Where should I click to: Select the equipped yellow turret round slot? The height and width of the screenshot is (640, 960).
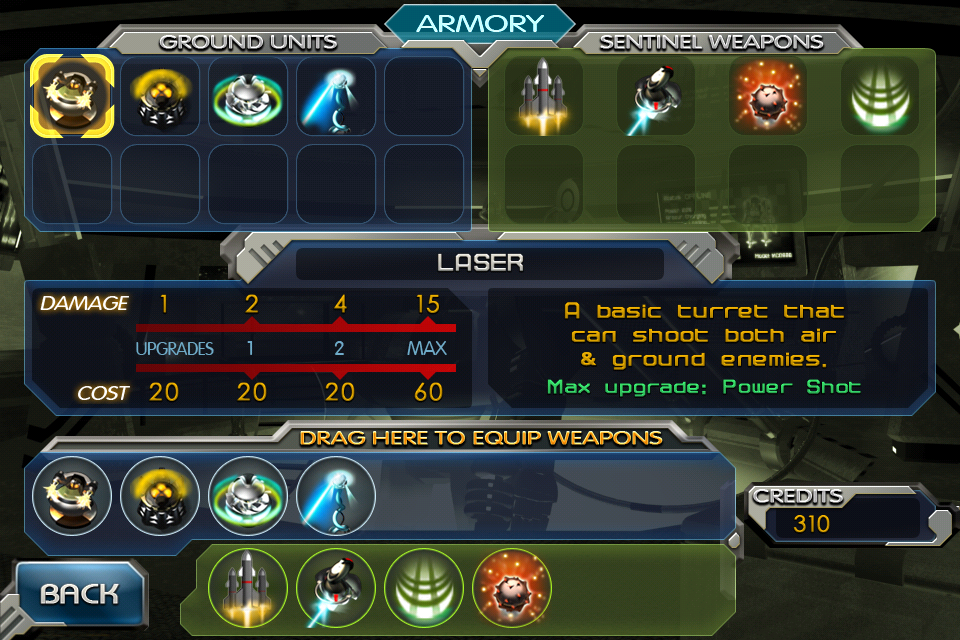point(160,496)
